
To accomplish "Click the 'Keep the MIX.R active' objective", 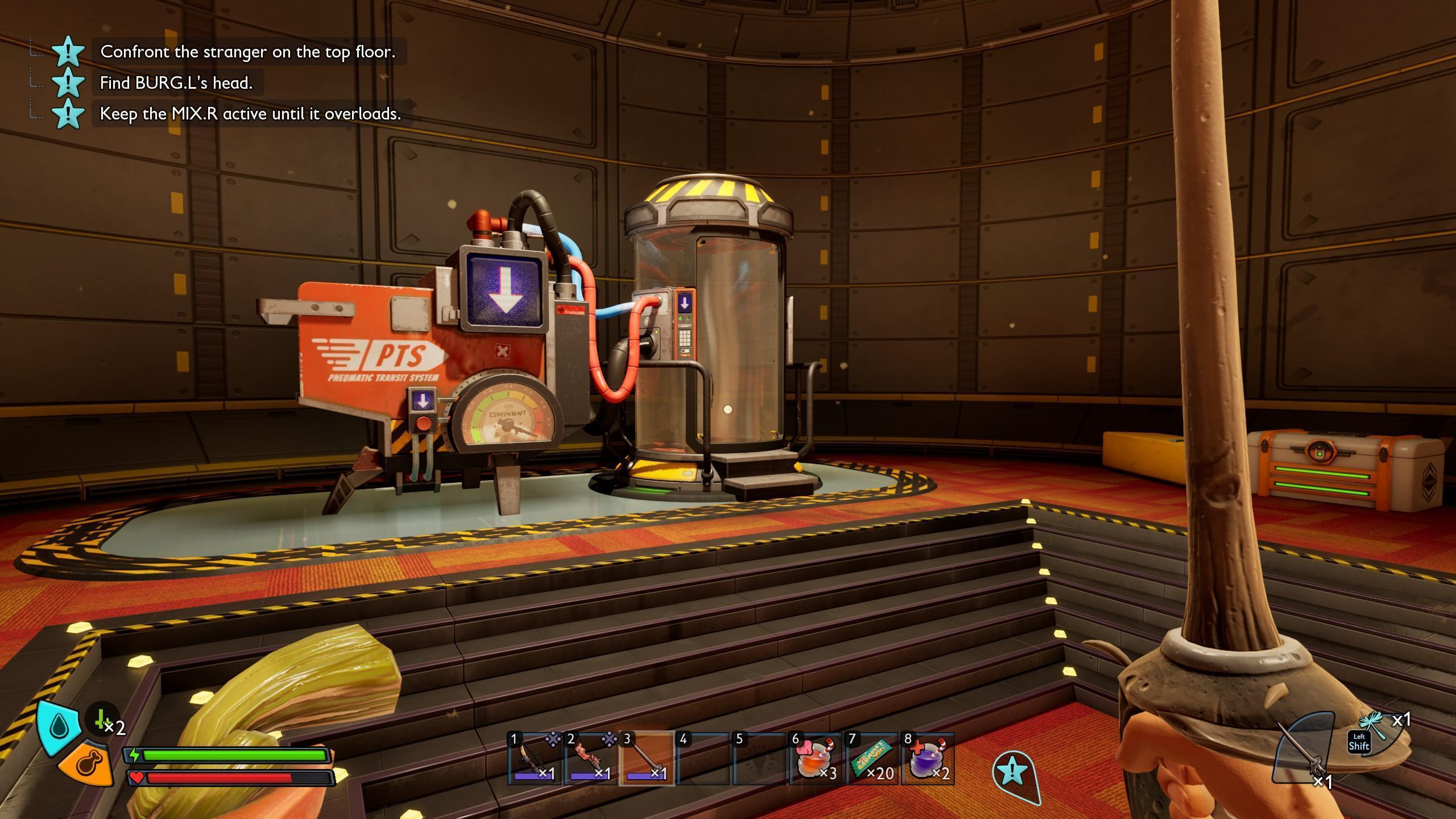I will (x=250, y=114).
